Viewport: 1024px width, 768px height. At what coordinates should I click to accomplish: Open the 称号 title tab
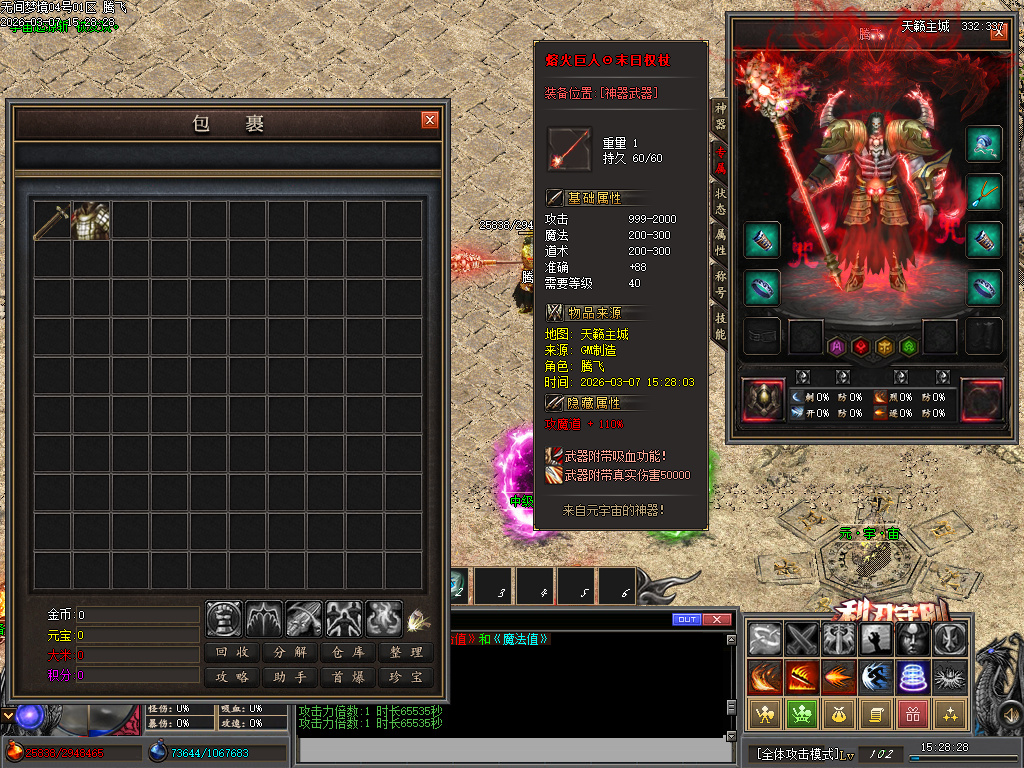(x=720, y=284)
